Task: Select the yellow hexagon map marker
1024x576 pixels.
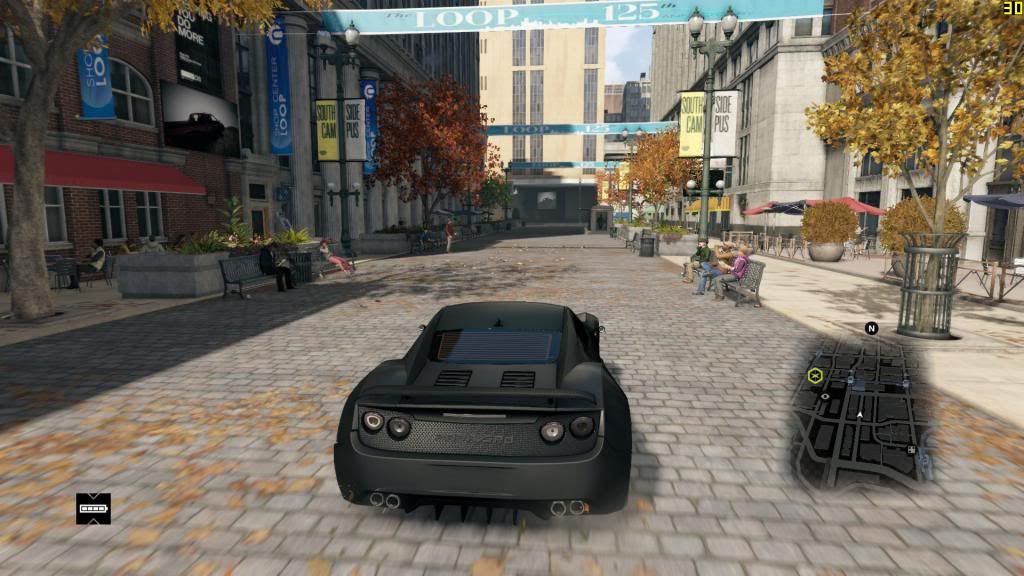Action: [815, 376]
